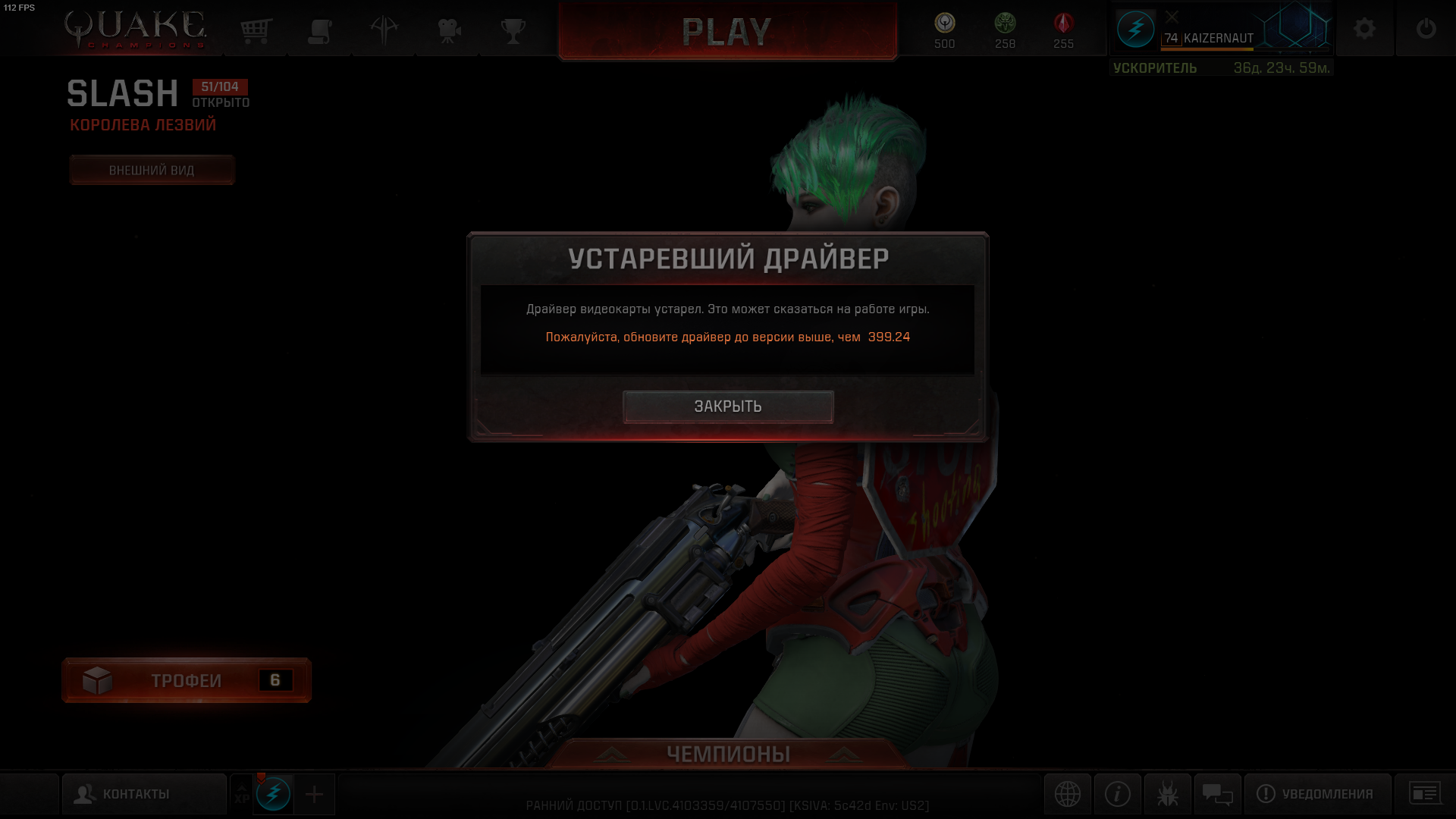The height and width of the screenshot is (819, 1456).
Task: Click the trophy achievements icon
Action: pos(513,30)
